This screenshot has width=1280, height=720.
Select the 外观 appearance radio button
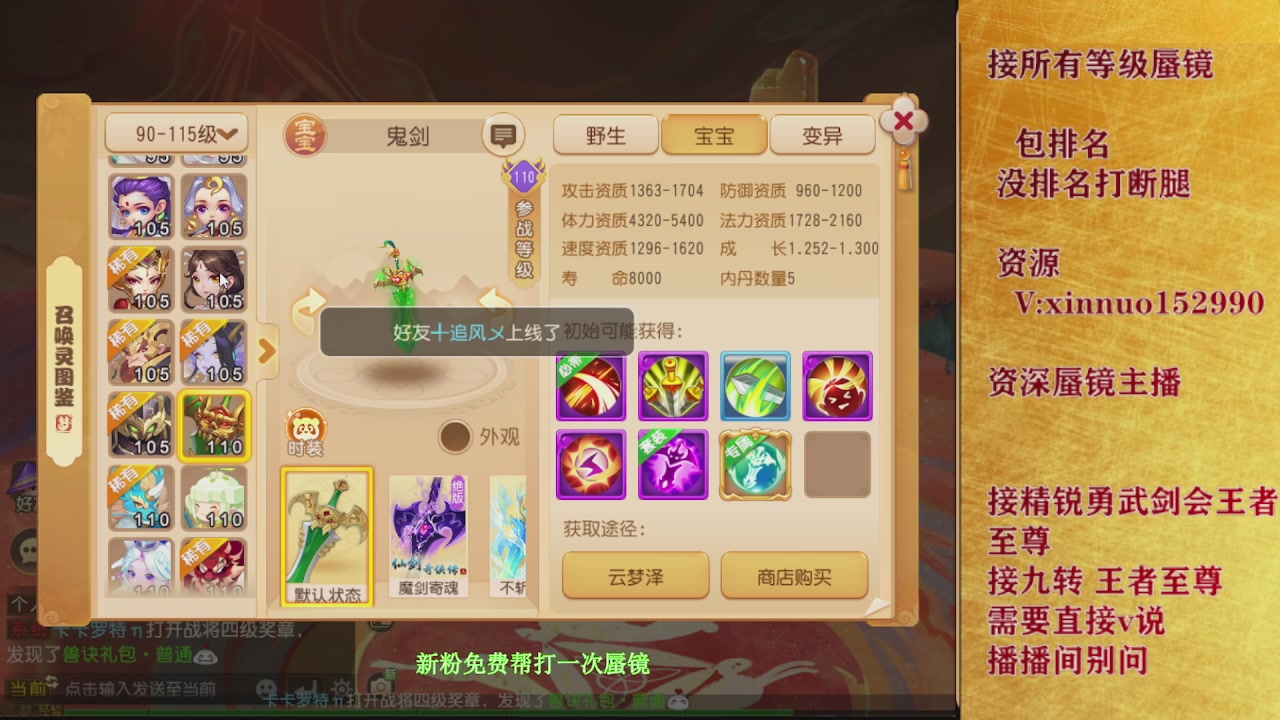pyautogui.click(x=456, y=438)
